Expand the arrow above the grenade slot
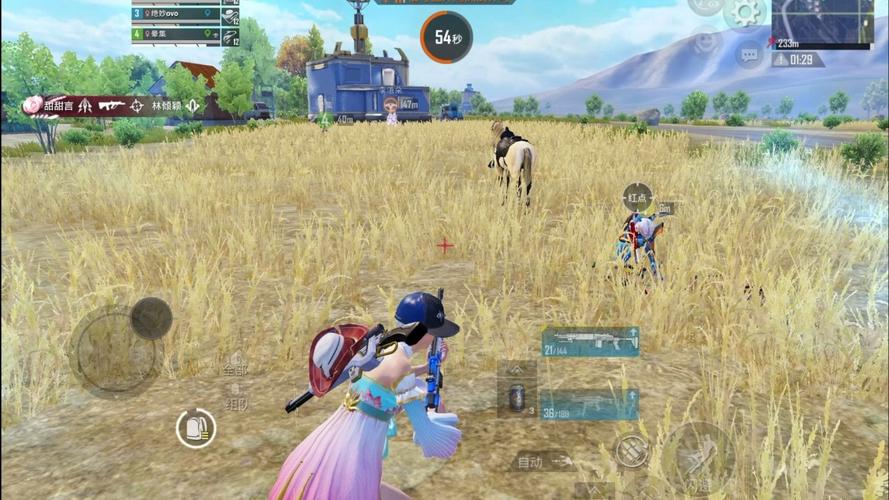The image size is (889, 500). (x=517, y=369)
